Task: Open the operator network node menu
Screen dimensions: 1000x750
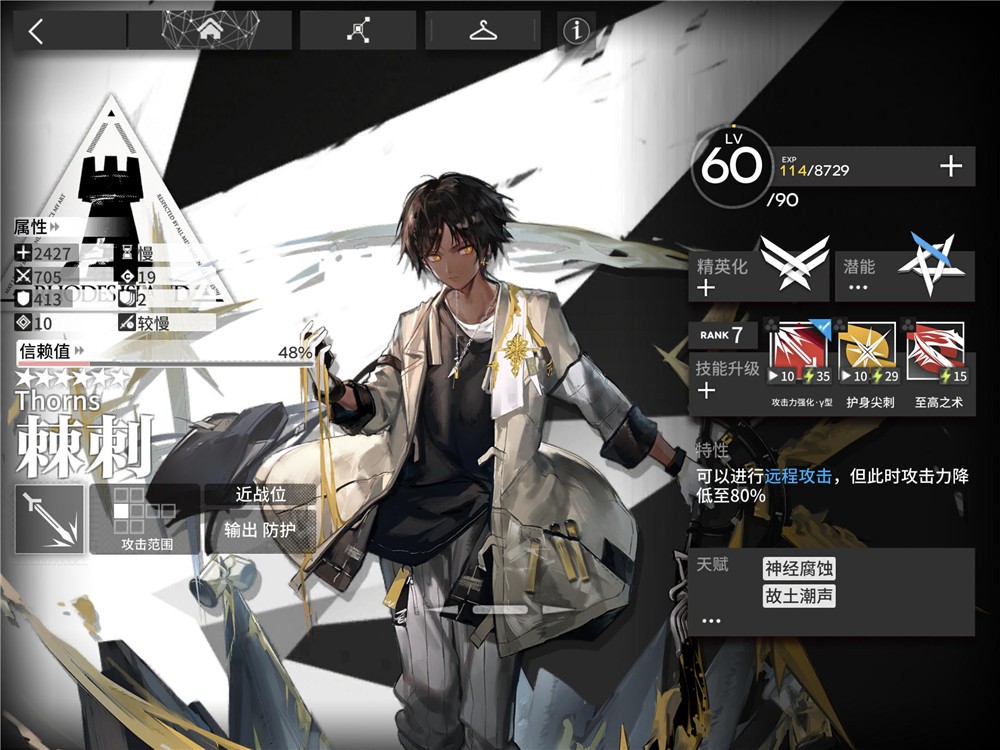Action: 358,31
